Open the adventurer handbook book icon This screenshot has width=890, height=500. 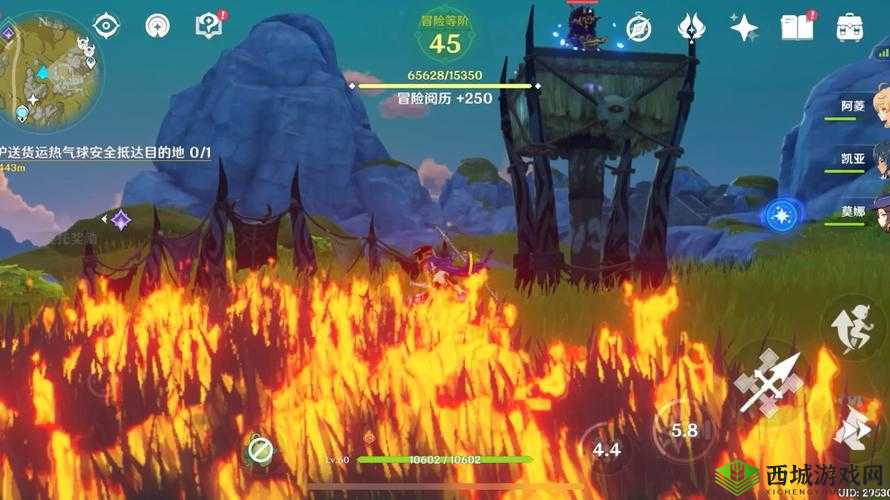[x=796, y=27]
